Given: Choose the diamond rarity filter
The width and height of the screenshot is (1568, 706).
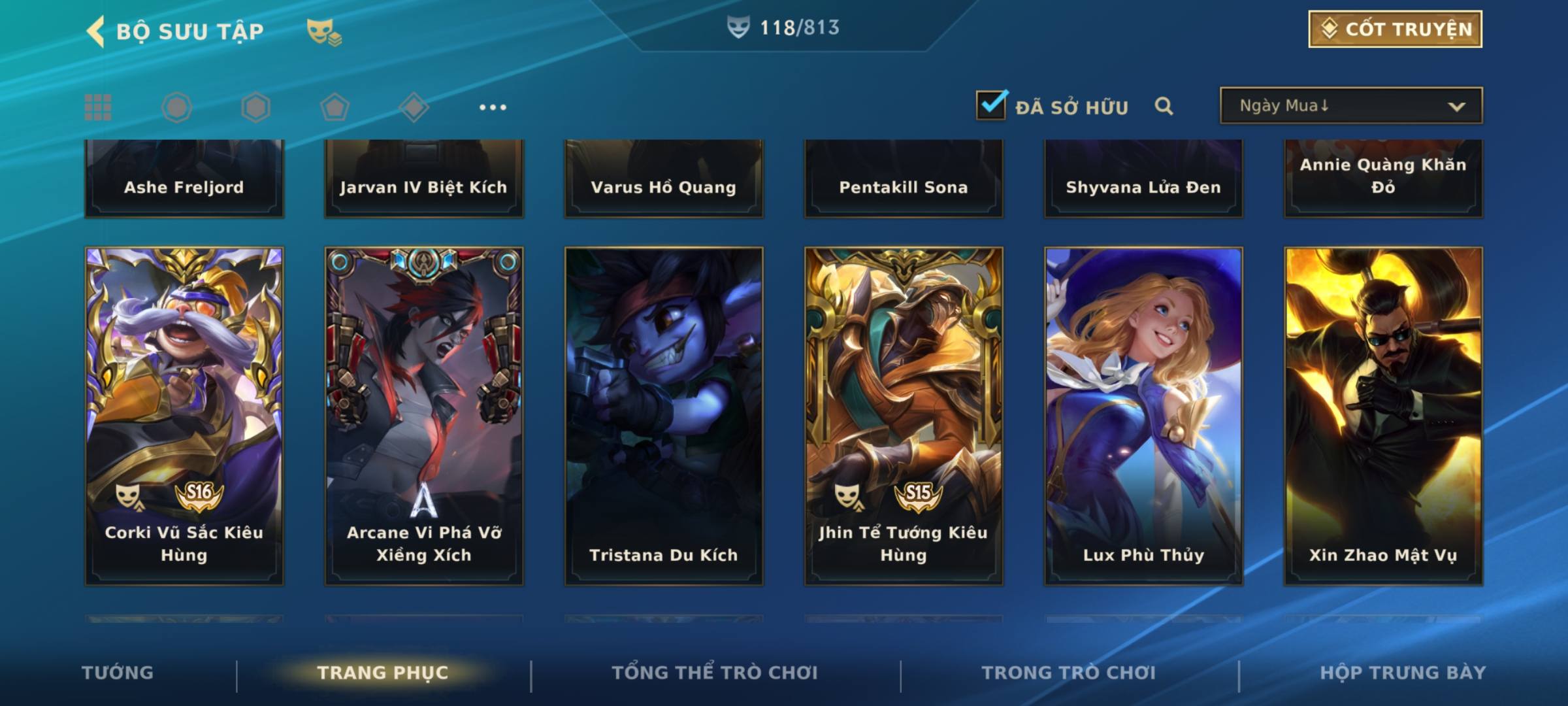Looking at the screenshot, I should click(414, 107).
